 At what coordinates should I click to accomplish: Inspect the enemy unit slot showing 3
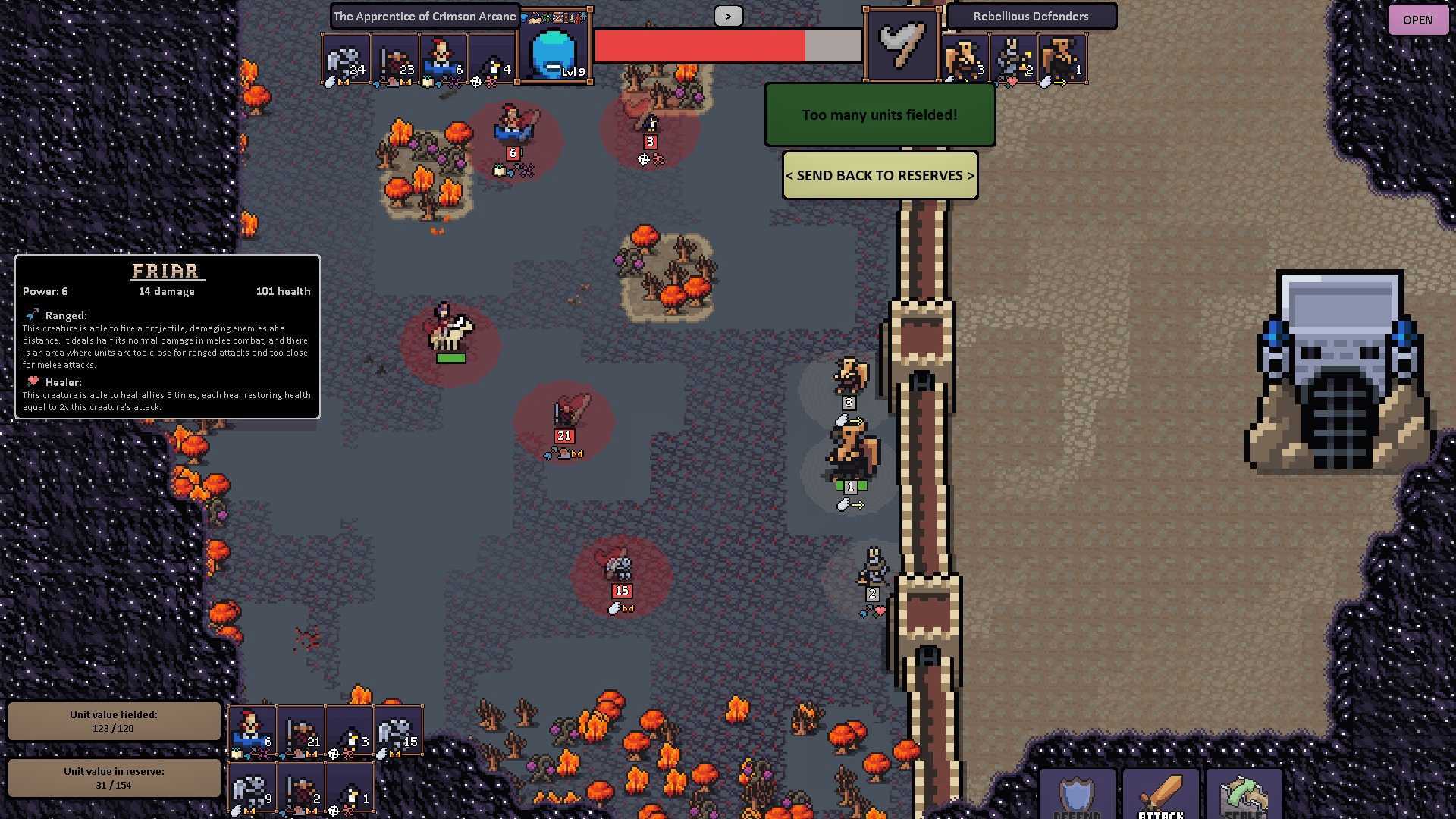click(x=965, y=59)
